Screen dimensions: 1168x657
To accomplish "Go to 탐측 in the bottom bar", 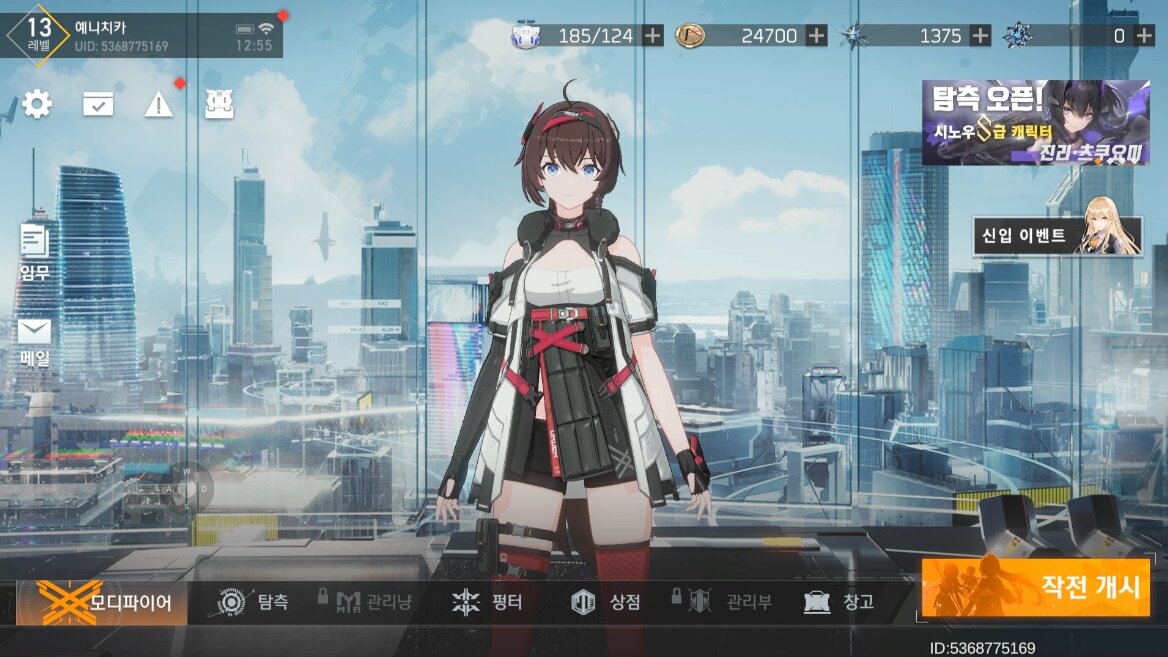I will coord(254,602).
